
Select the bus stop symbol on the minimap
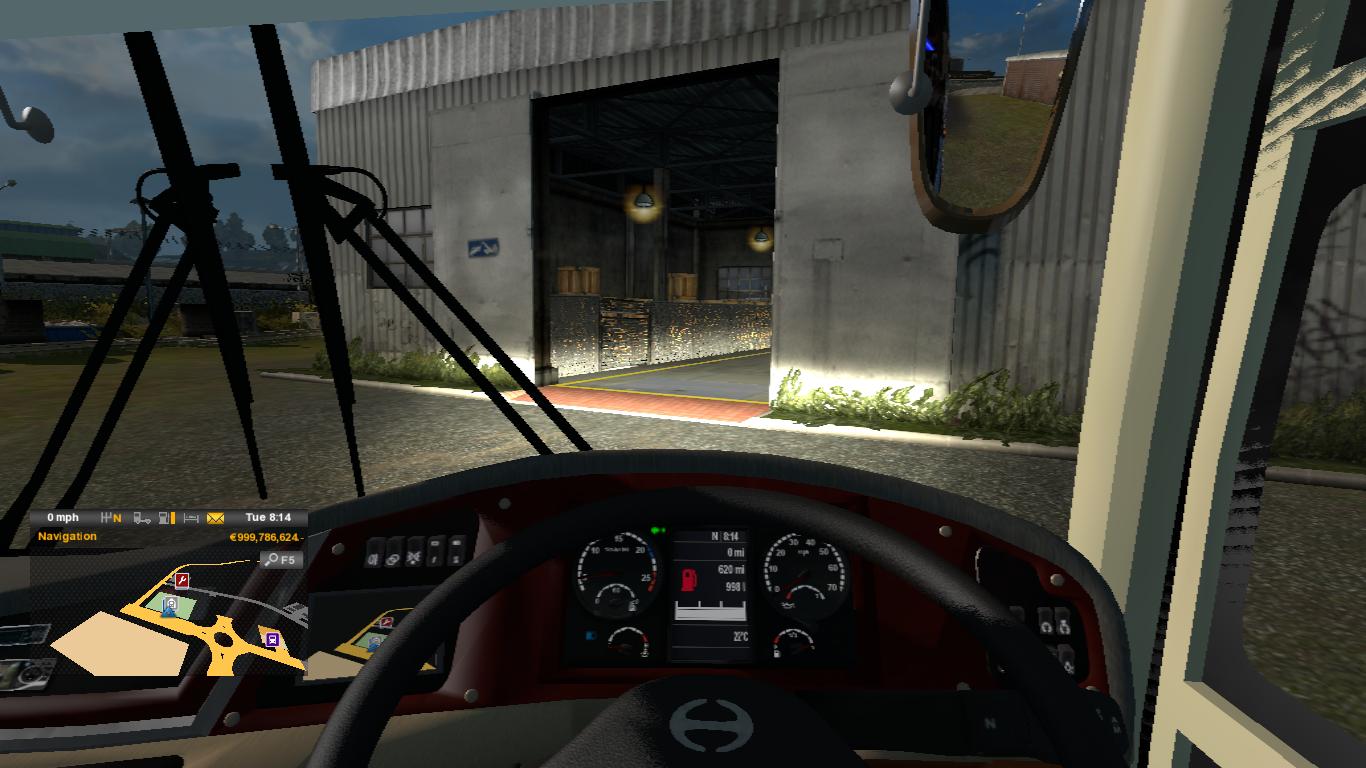(x=273, y=639)
